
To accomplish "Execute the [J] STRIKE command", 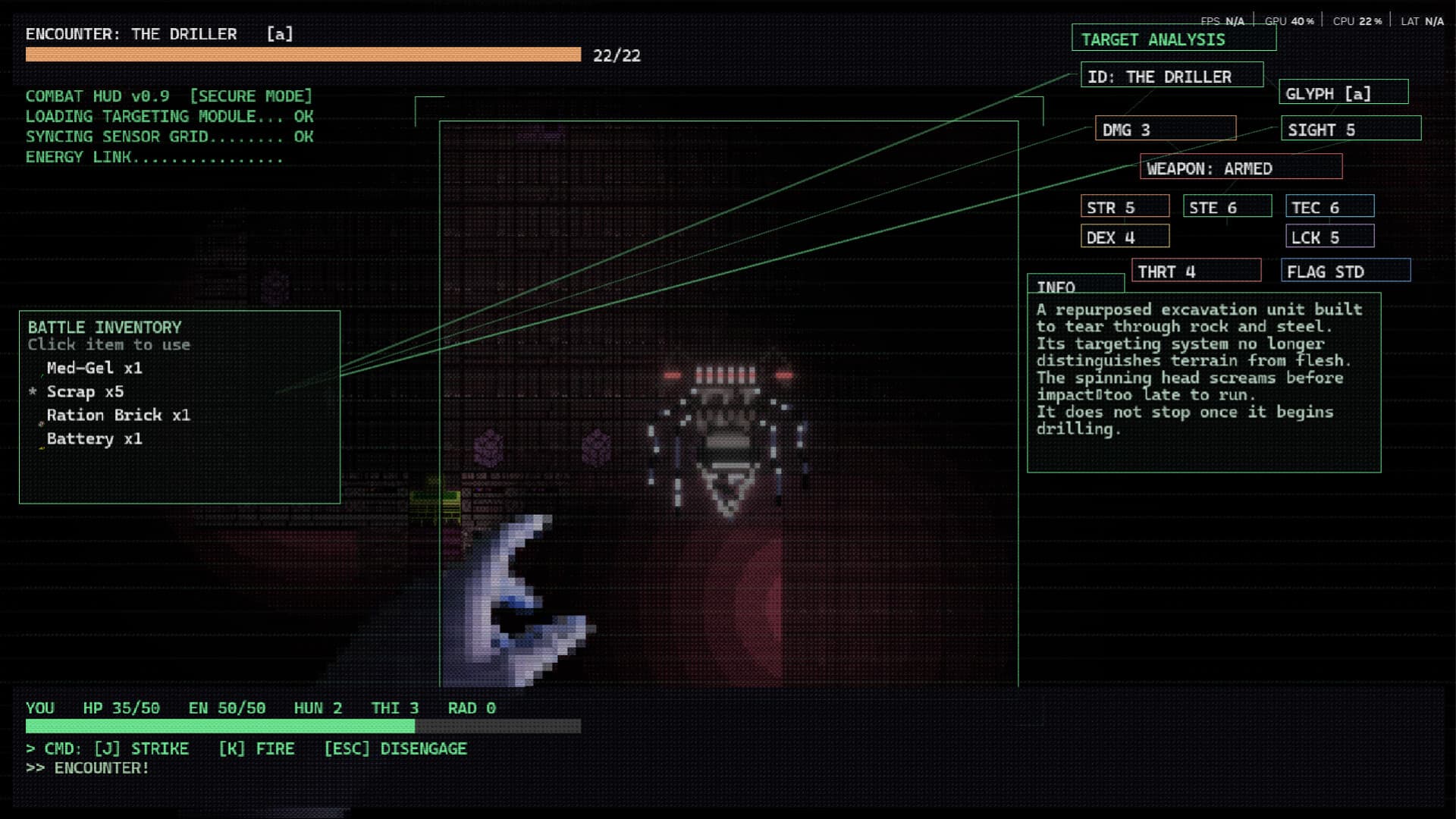I will point(141,748).
